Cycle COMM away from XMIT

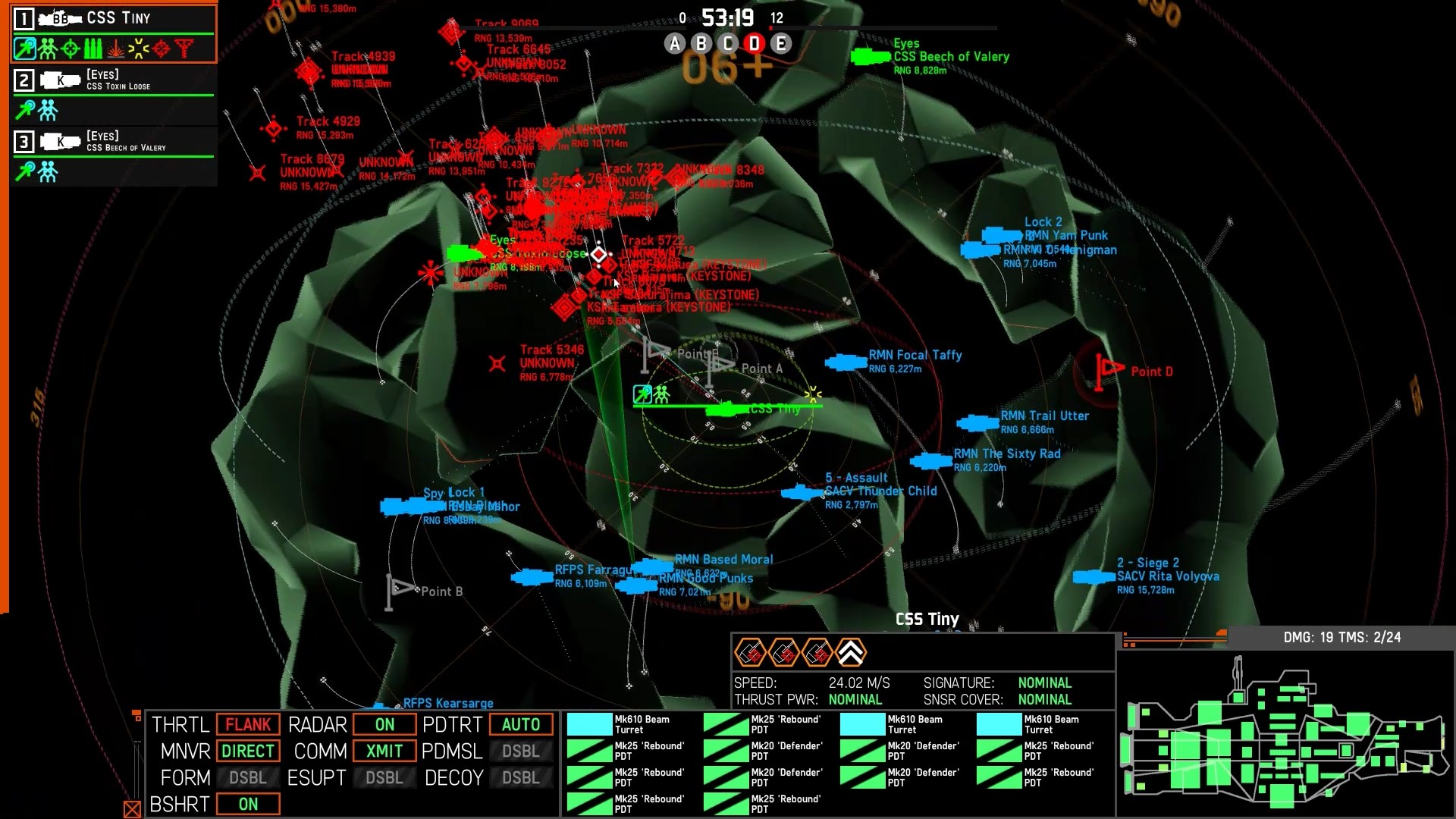click(384, 751)
